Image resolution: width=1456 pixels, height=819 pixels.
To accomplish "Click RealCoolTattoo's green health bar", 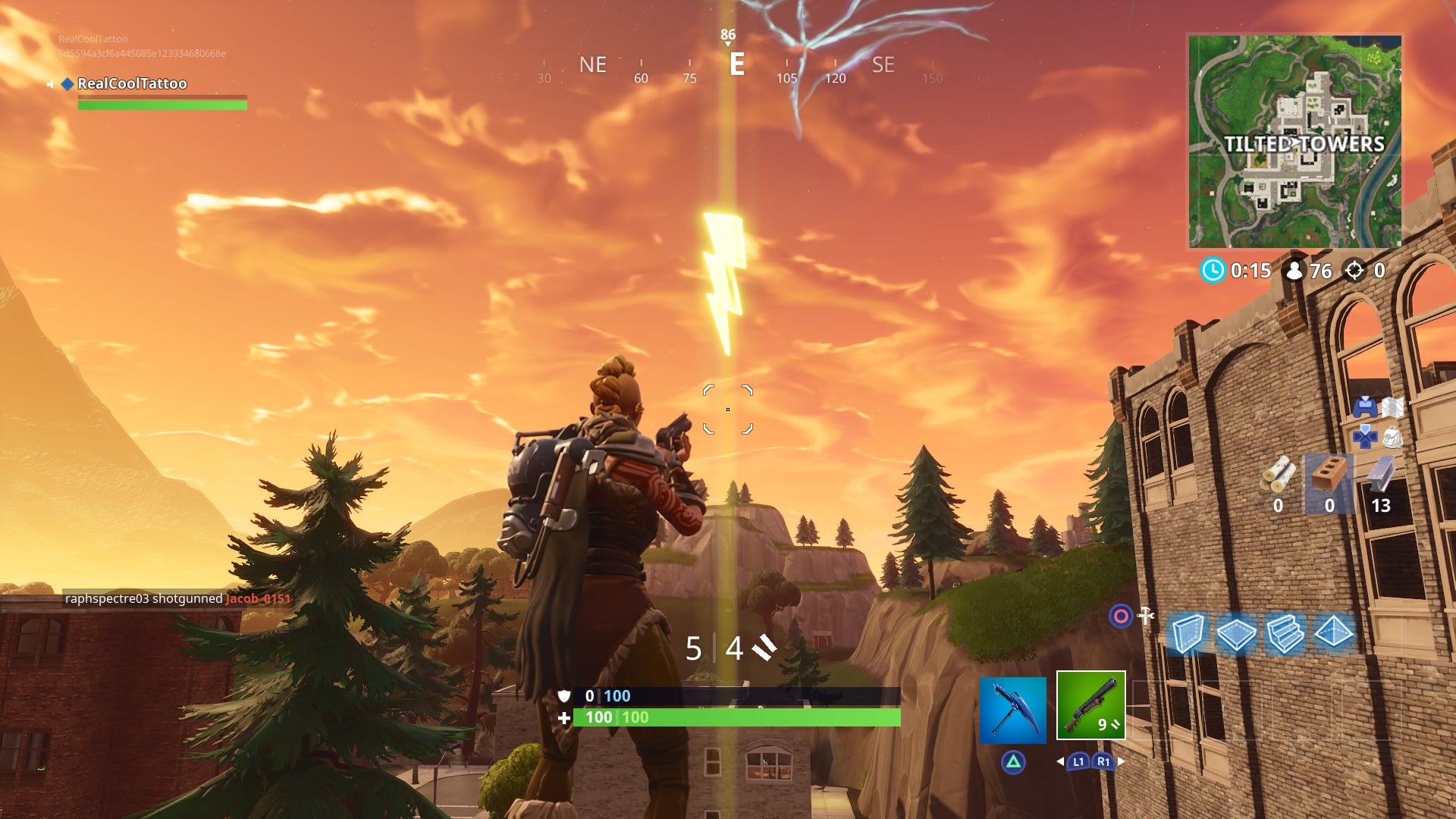I will [x=162, y=105].
